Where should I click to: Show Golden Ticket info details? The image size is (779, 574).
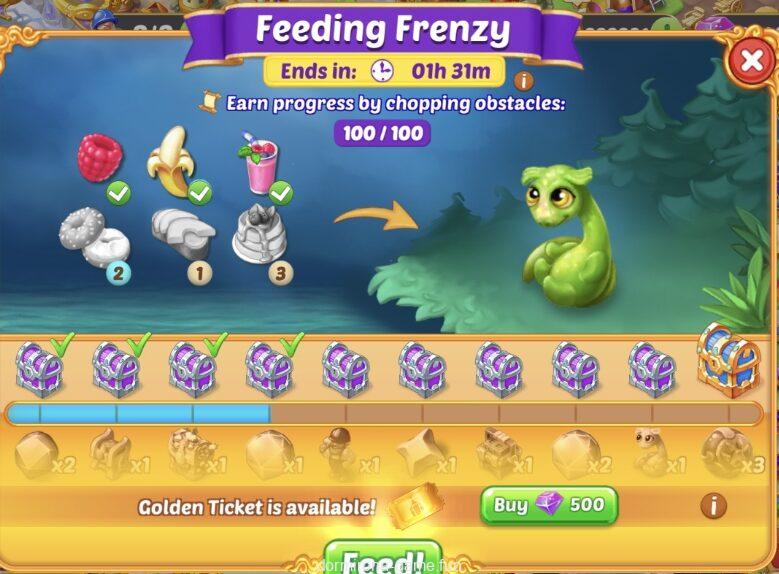click(x=713, y=505)
